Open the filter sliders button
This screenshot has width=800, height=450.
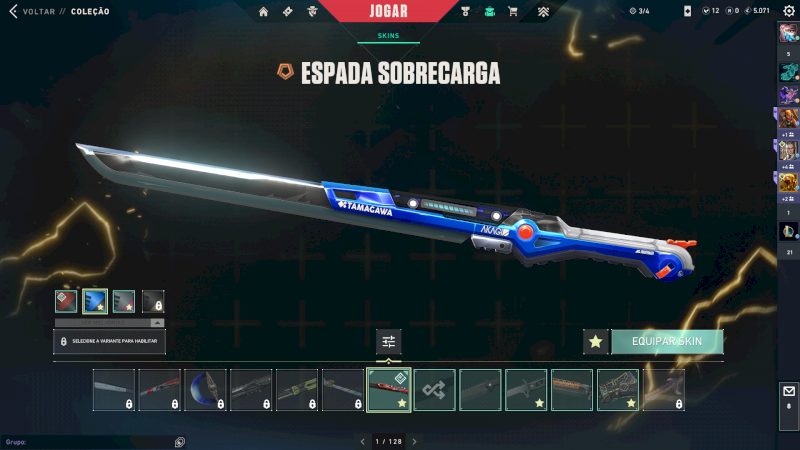[x=389, y=342]
